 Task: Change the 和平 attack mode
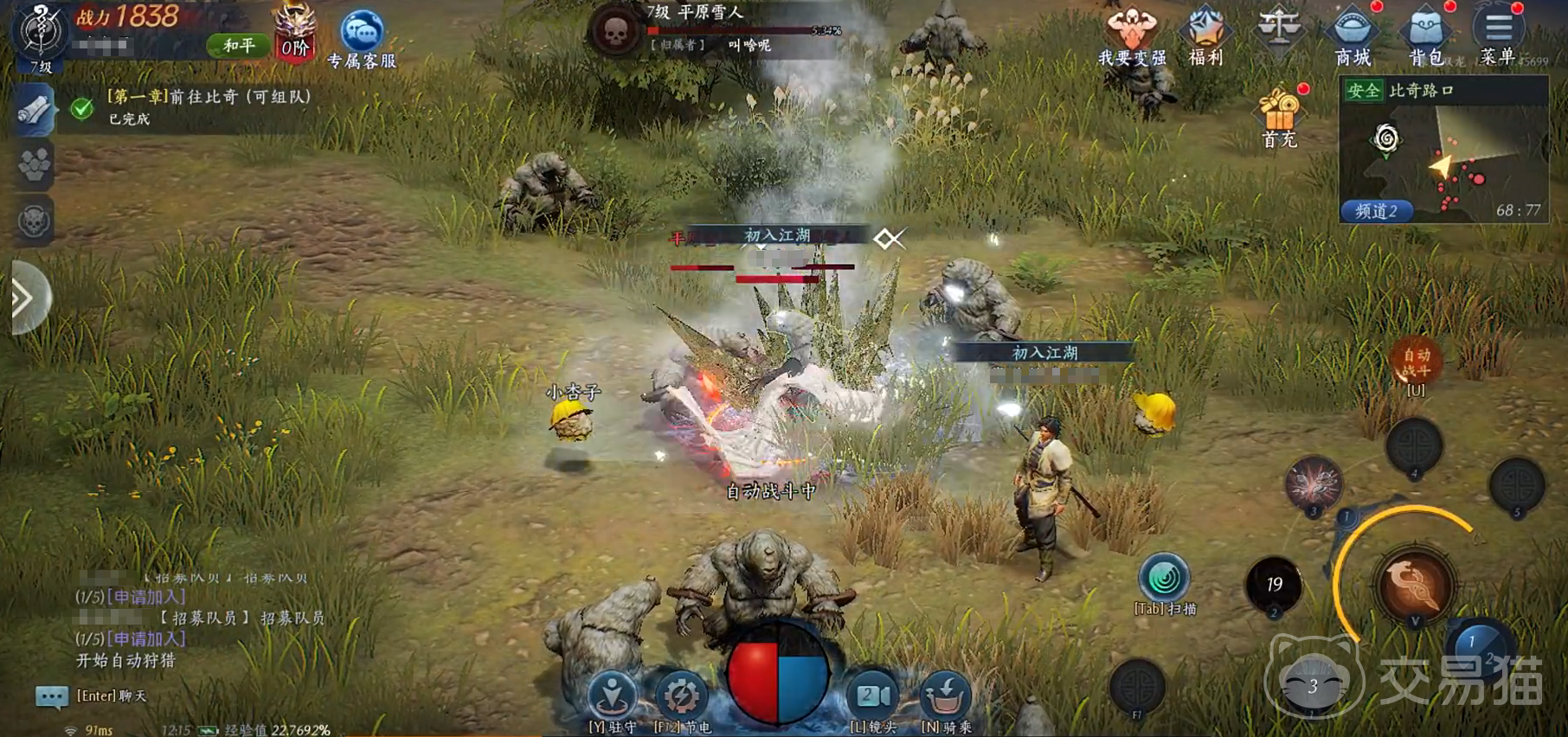(238, 45)
